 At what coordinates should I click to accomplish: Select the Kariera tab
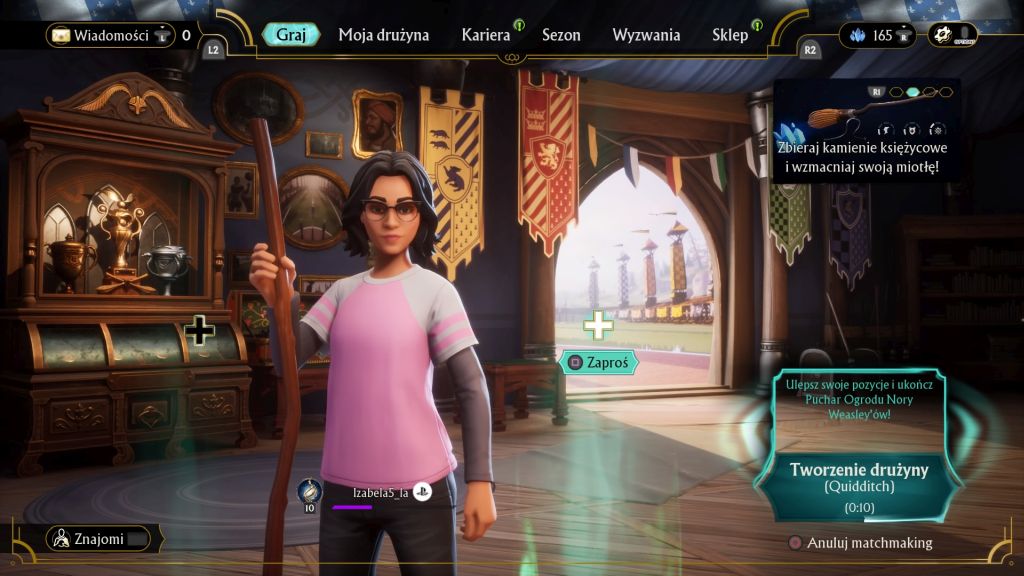(486, 35)
